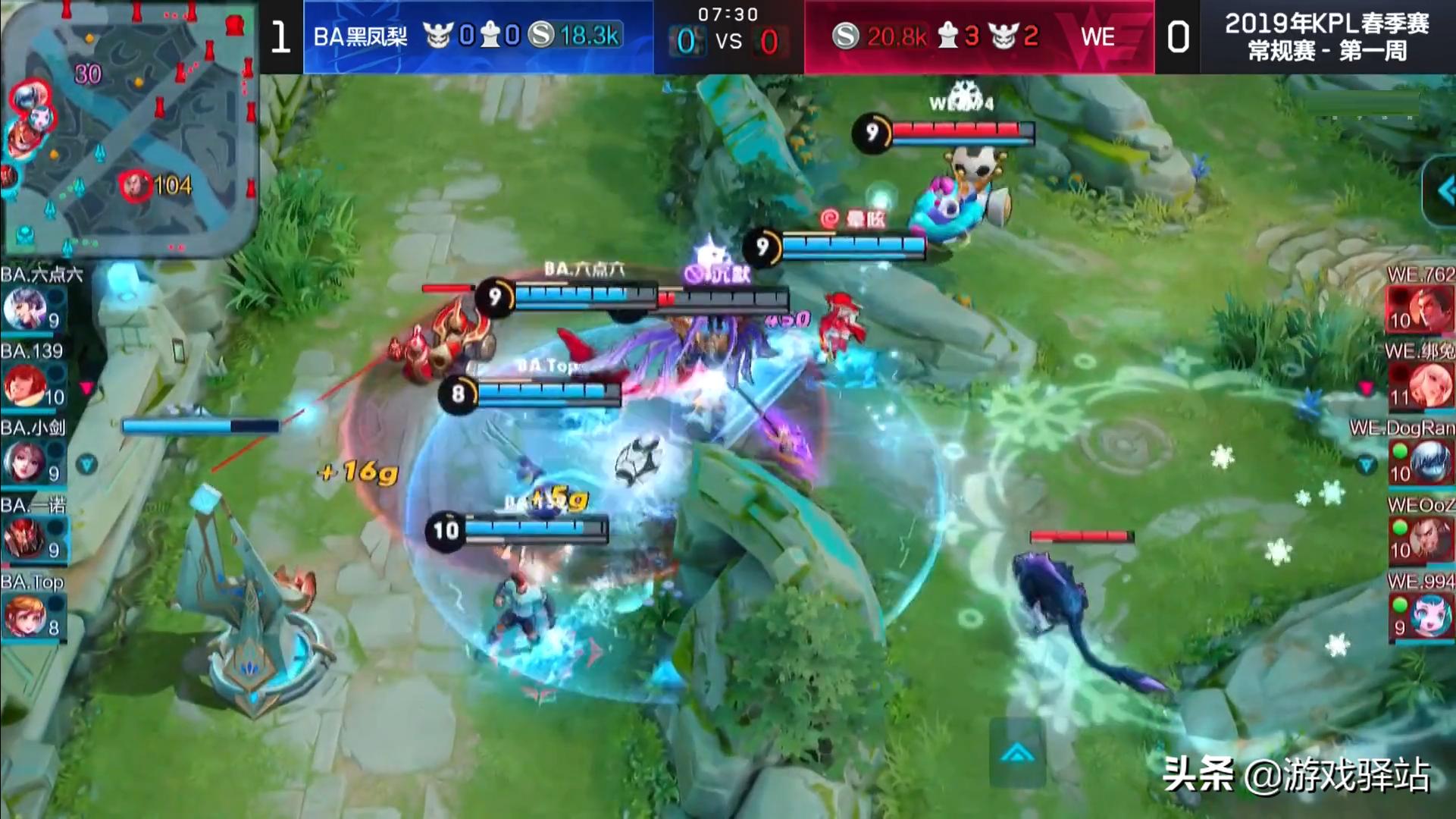Choose WE.绑兔 hero portrait
Image resolution: width=1456 pixels, height=819 pixels.
pos(1422,385)
